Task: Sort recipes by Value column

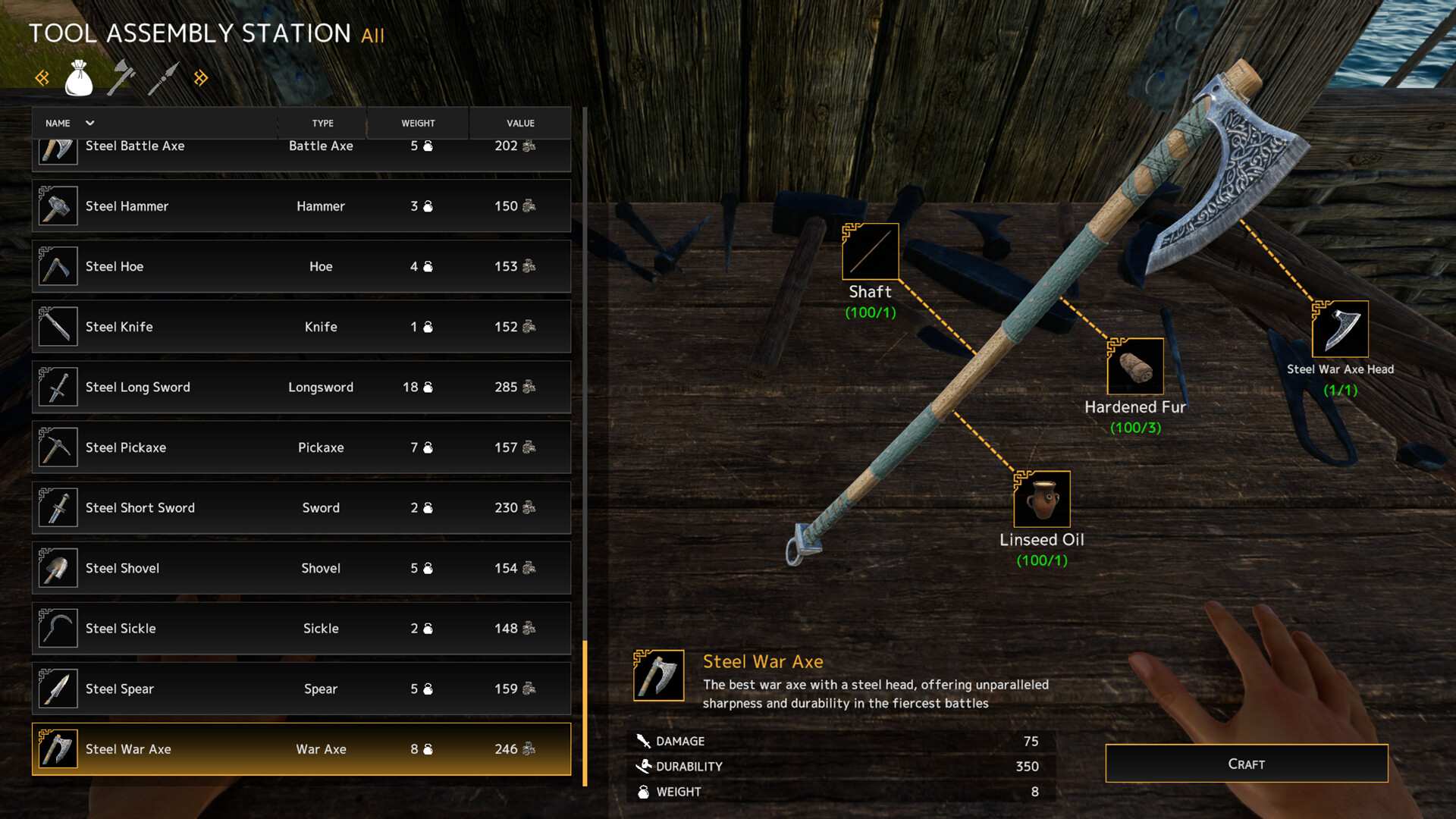Action: point(520,123)
